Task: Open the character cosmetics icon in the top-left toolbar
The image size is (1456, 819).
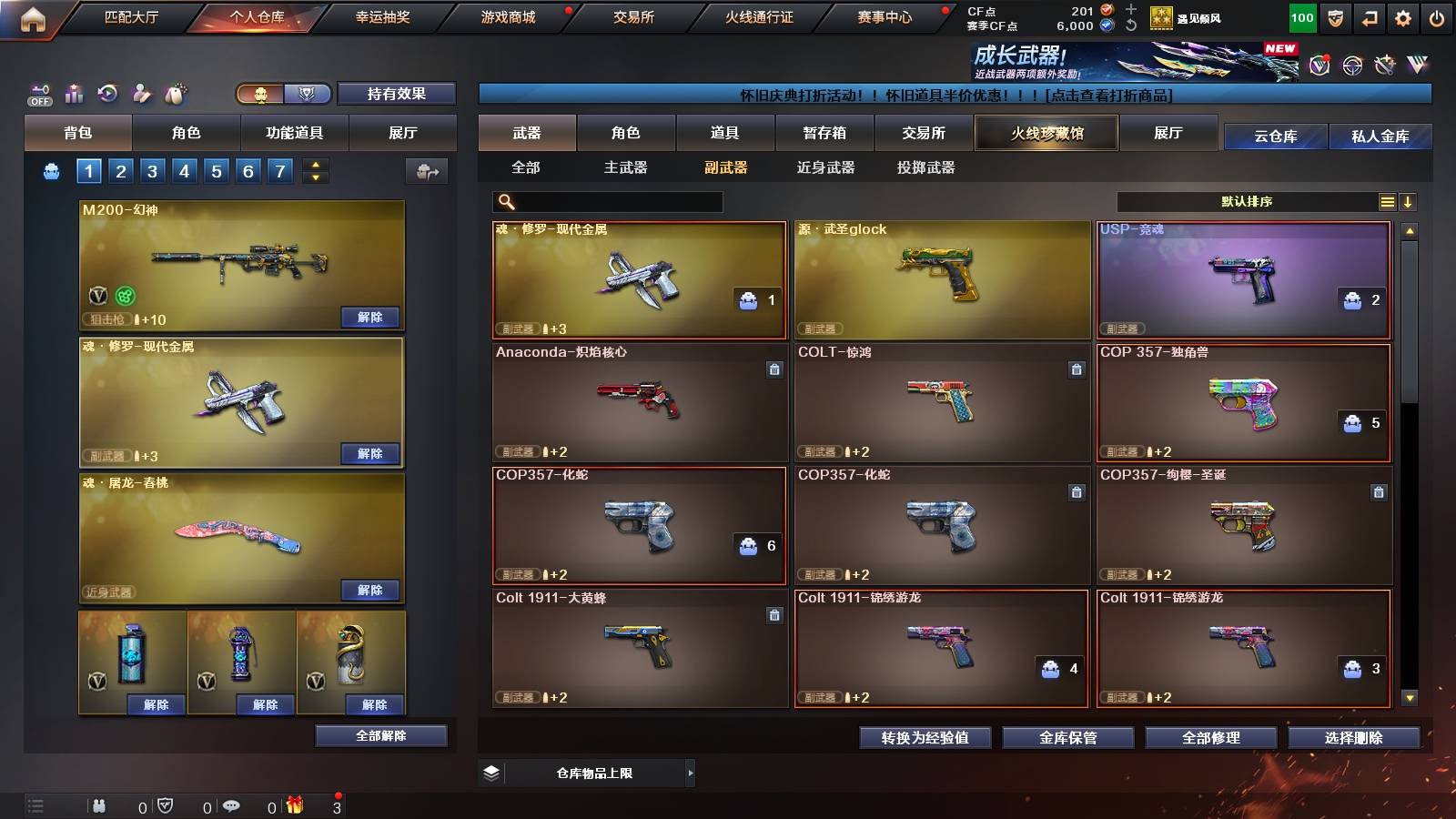Action: (141, 93)
